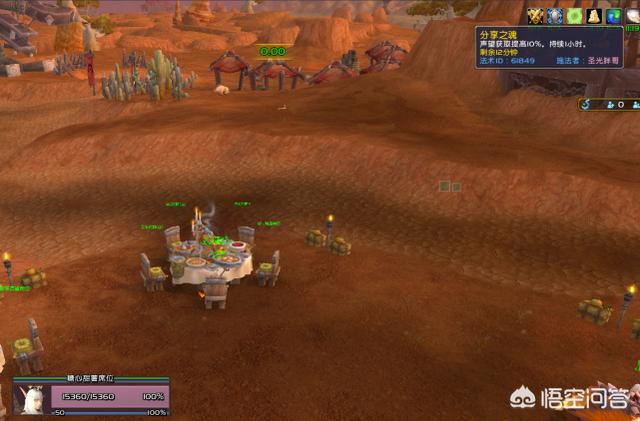Screen dimensions: 640x421
Task: Click the blue swirl arrow tracker icon
Action: coord(586,103)
